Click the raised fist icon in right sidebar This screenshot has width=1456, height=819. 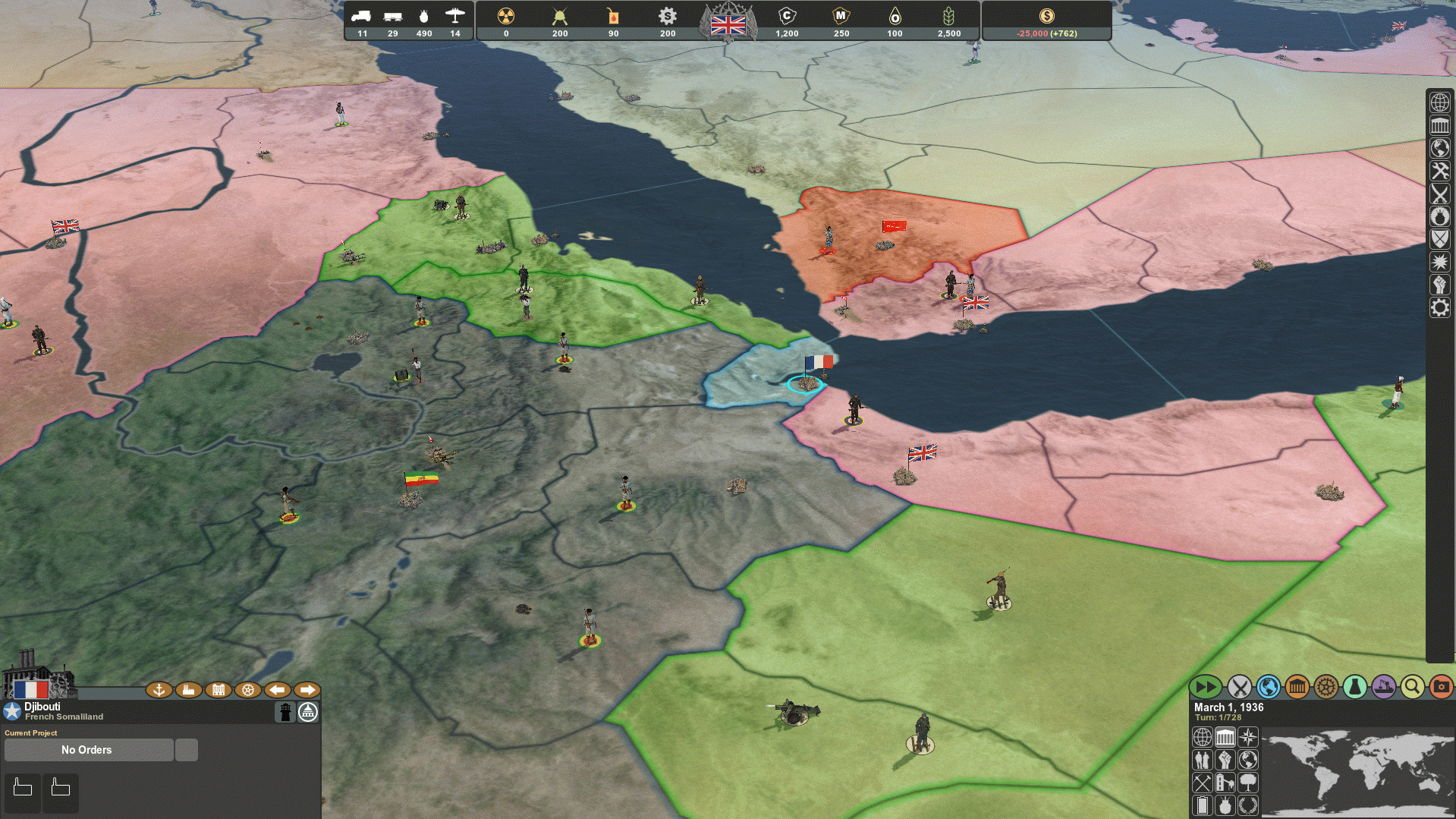pyautogui.click(x=1439, y=285)
